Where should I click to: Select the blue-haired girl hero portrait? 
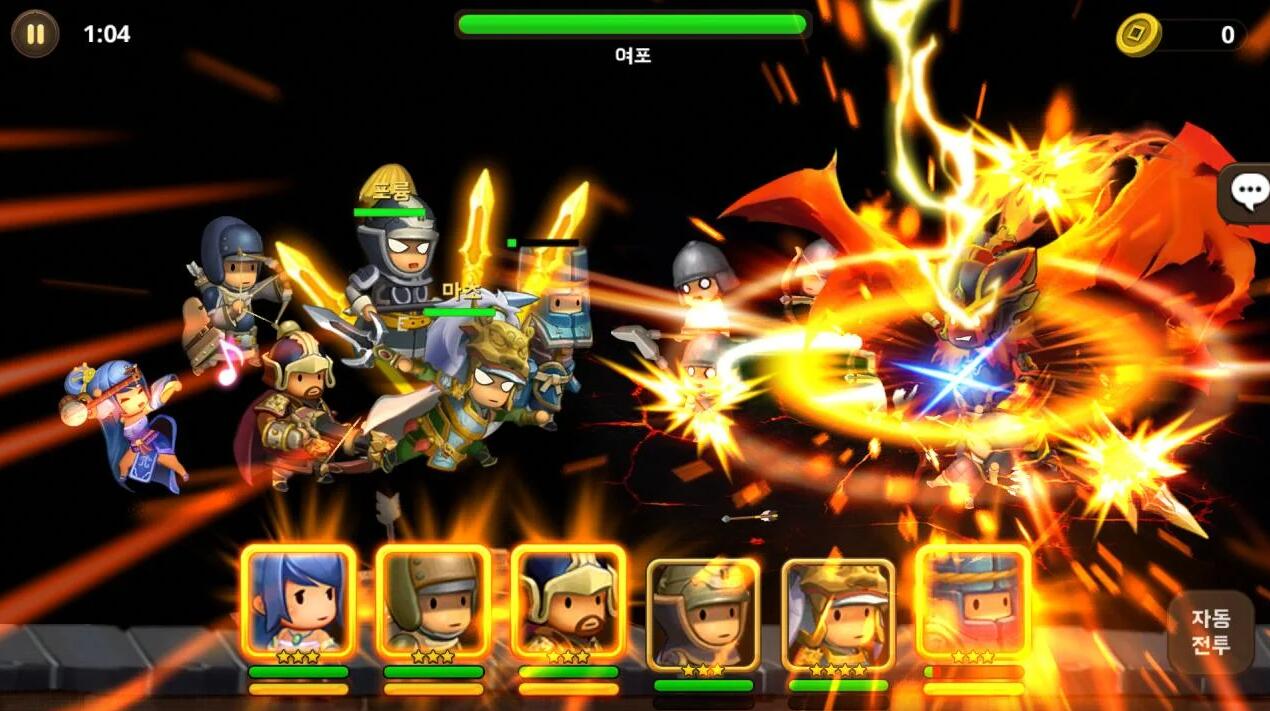[x=298, y=601]
